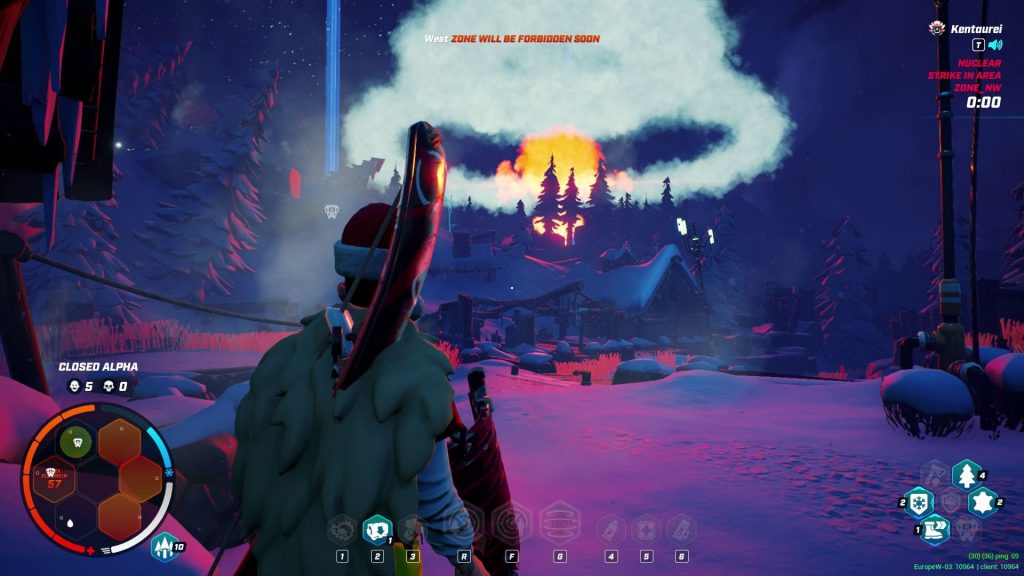
Task: Toggle the voice speaker icon under Kentaurei
Action: coord(995,45)
